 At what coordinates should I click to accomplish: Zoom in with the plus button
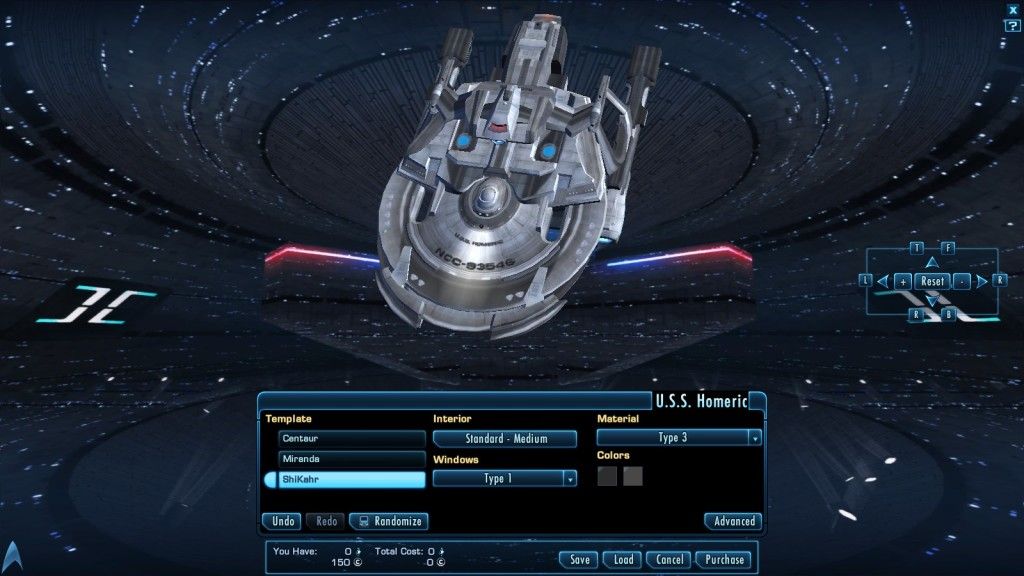click(x=903, y=282)
